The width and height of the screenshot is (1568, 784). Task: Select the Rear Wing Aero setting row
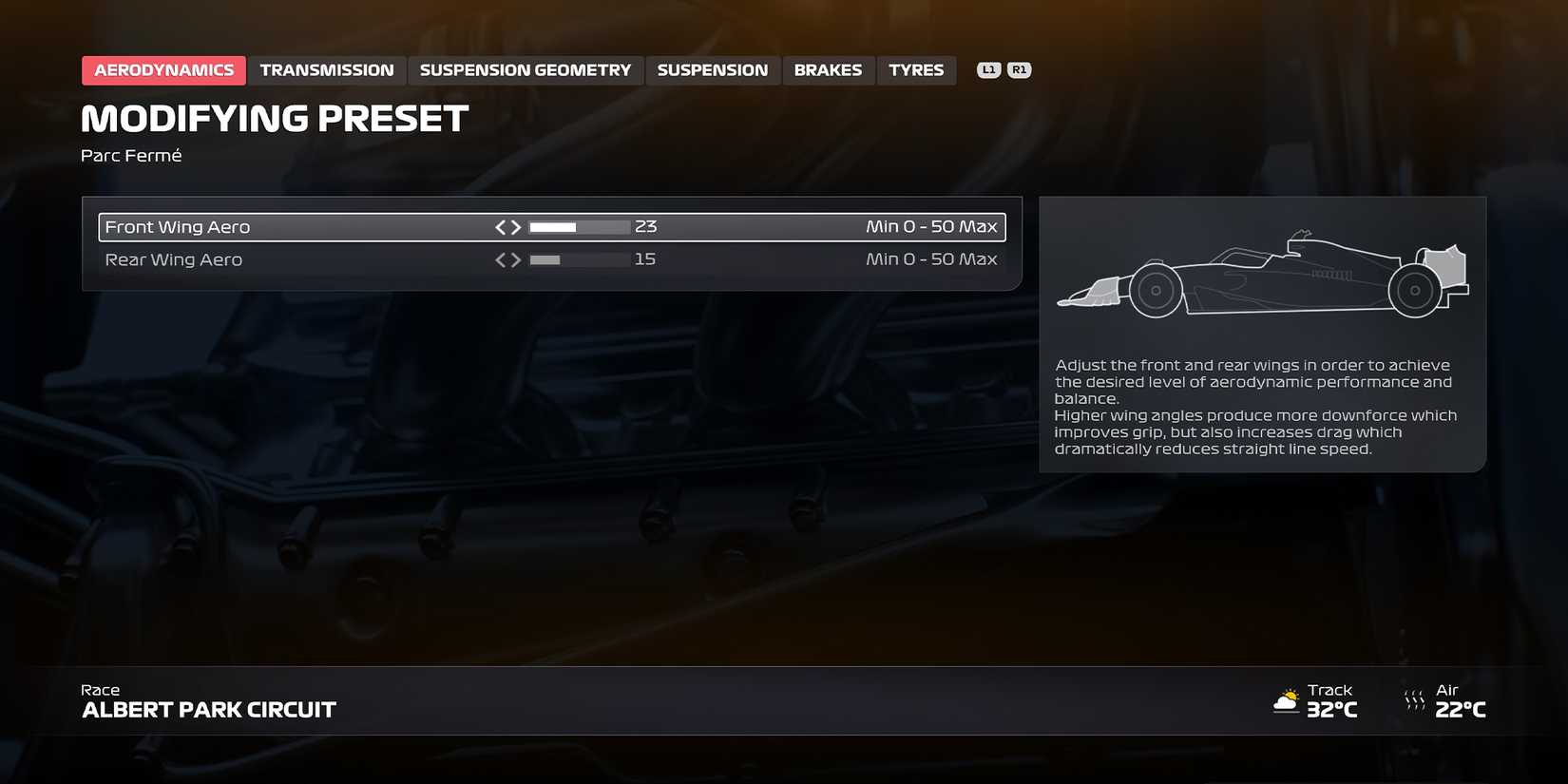285,258
